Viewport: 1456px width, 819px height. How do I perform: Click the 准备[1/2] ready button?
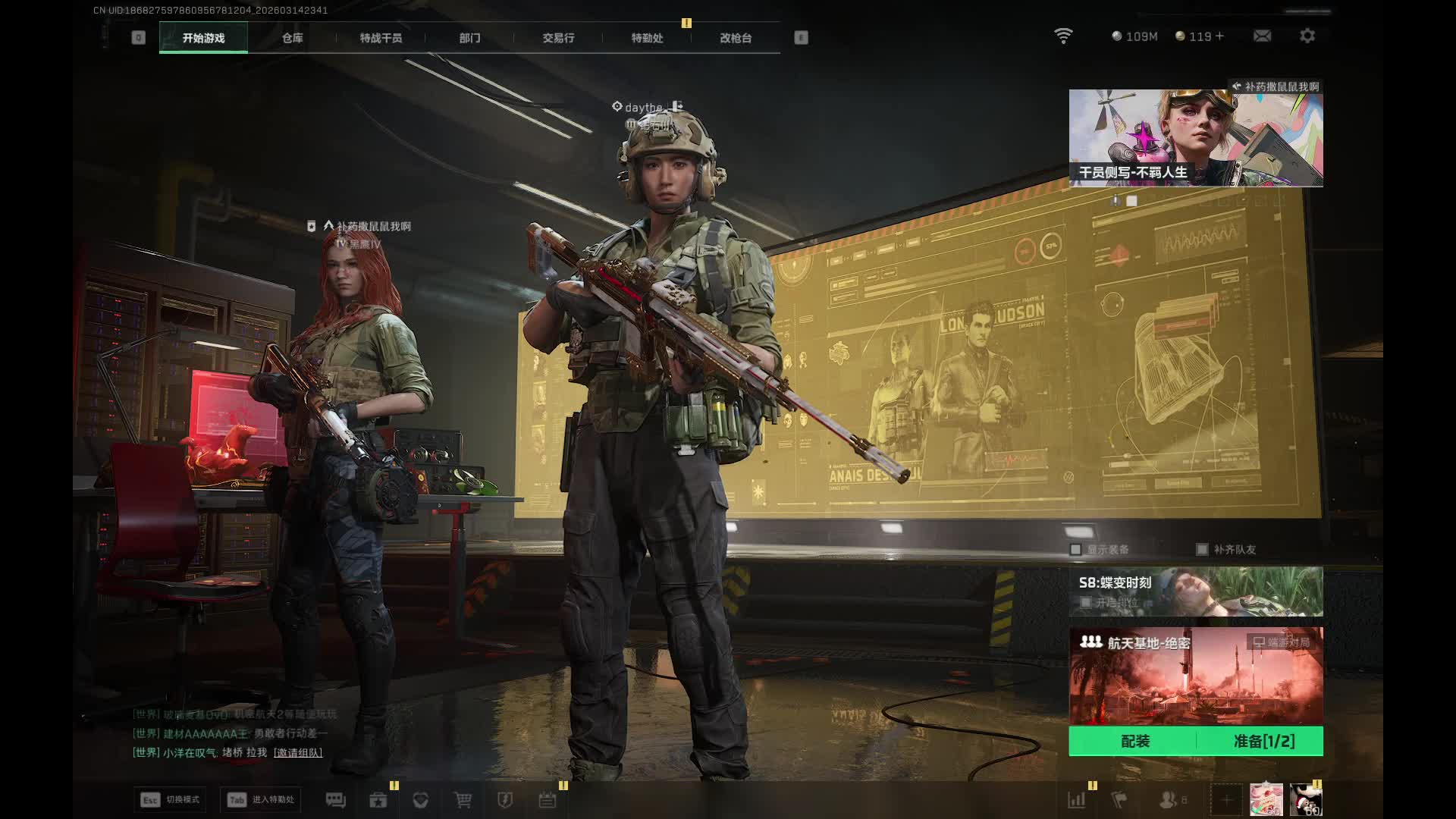[1263, 742]
